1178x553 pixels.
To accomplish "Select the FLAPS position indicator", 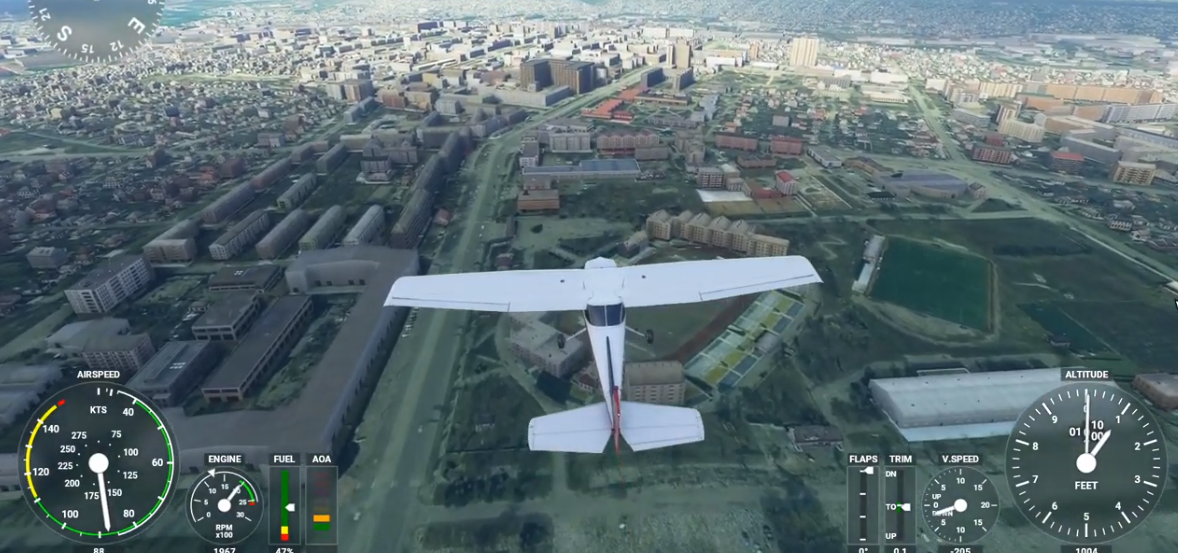I will point(863,505).
